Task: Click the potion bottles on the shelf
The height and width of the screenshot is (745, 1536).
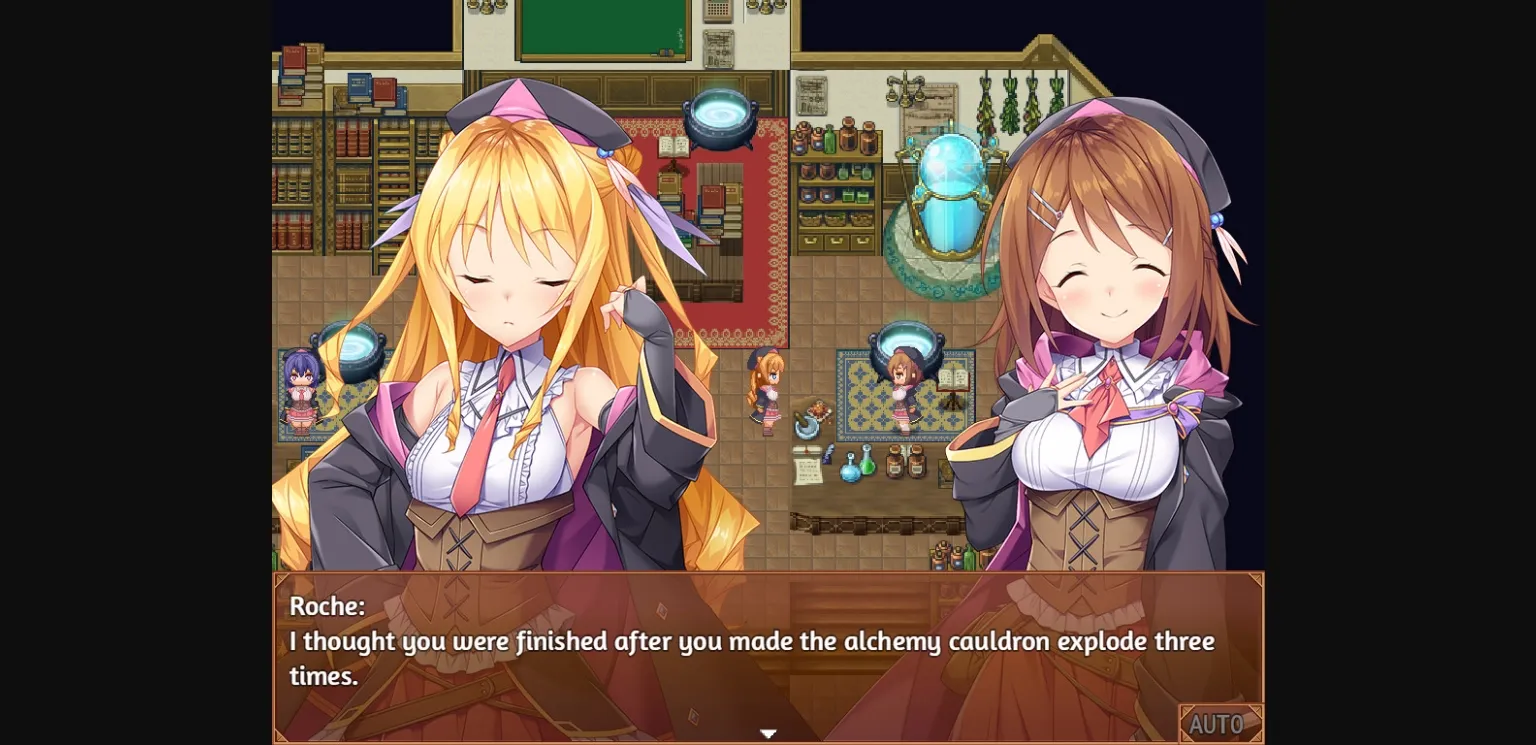Action: coord(834,140)
